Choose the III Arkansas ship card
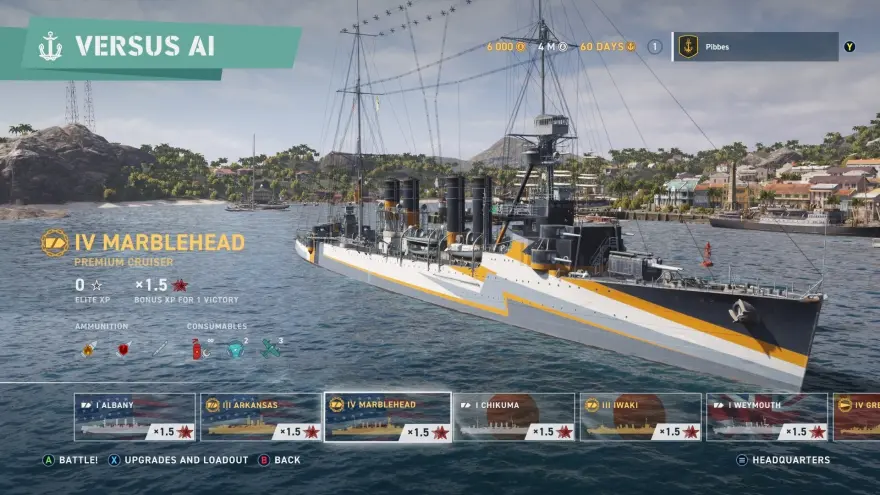The image size is (880, 495). 261,417
